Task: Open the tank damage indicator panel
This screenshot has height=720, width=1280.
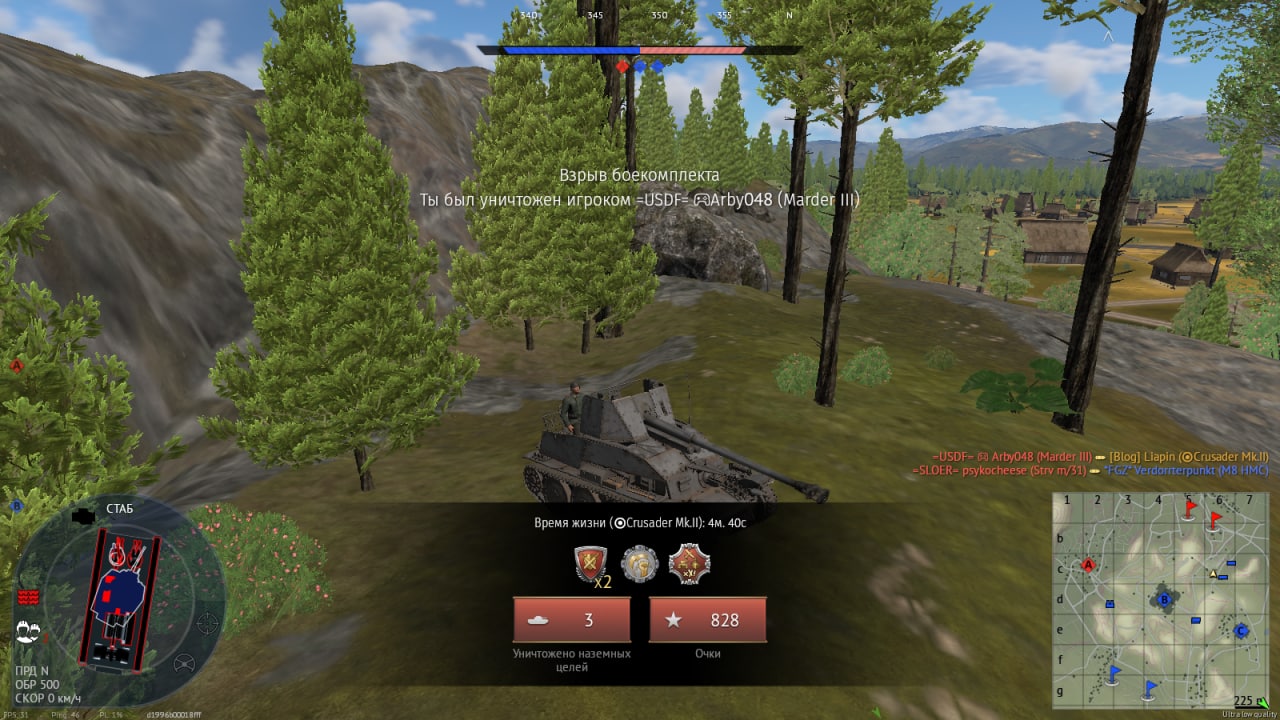Action: pyautogui.click(x=120, y=598)
